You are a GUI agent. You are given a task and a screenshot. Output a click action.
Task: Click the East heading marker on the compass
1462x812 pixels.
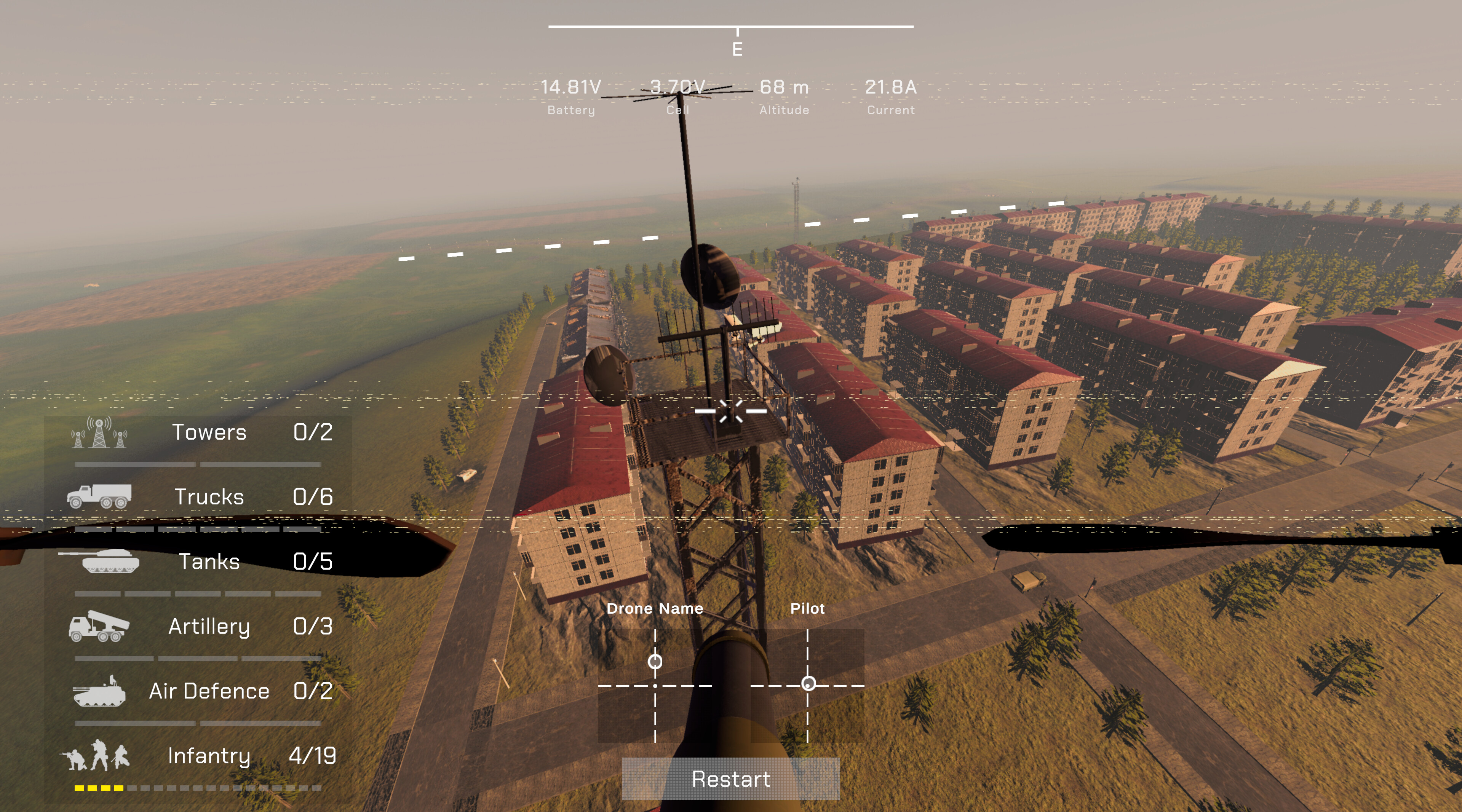[x=737, y=50]
